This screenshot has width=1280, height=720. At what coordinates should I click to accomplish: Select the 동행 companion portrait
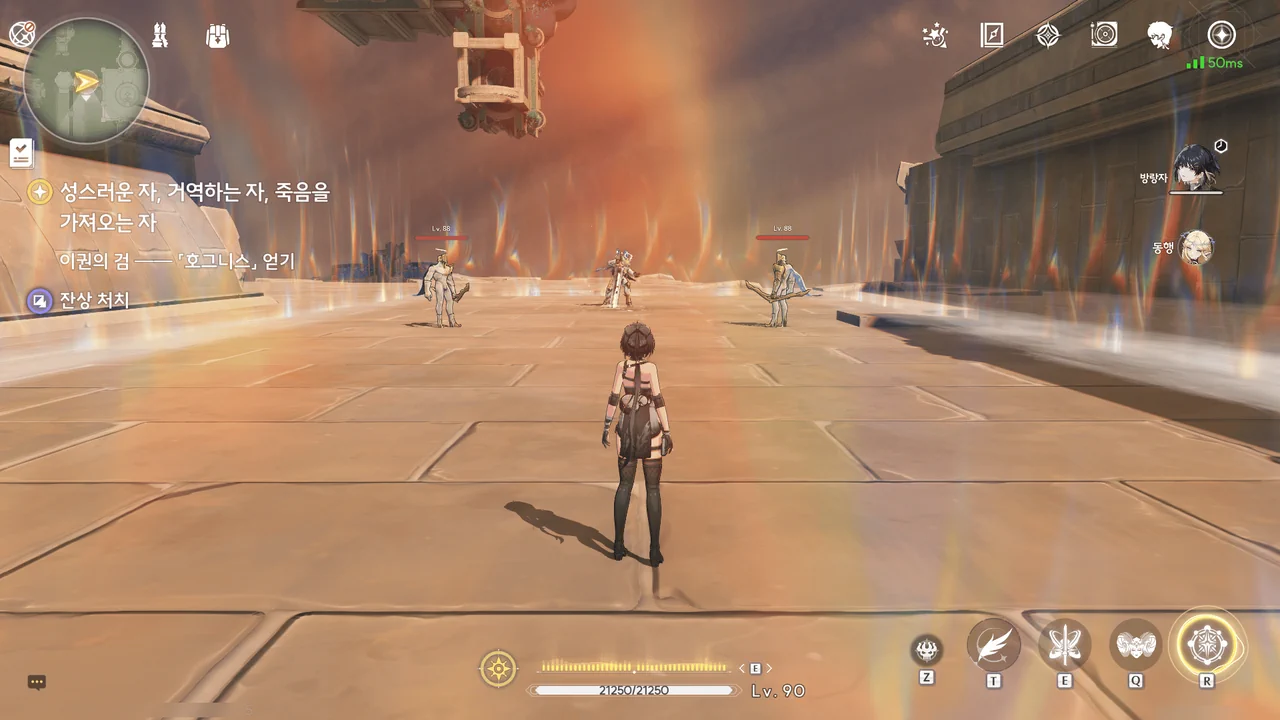pos(1196,247)
